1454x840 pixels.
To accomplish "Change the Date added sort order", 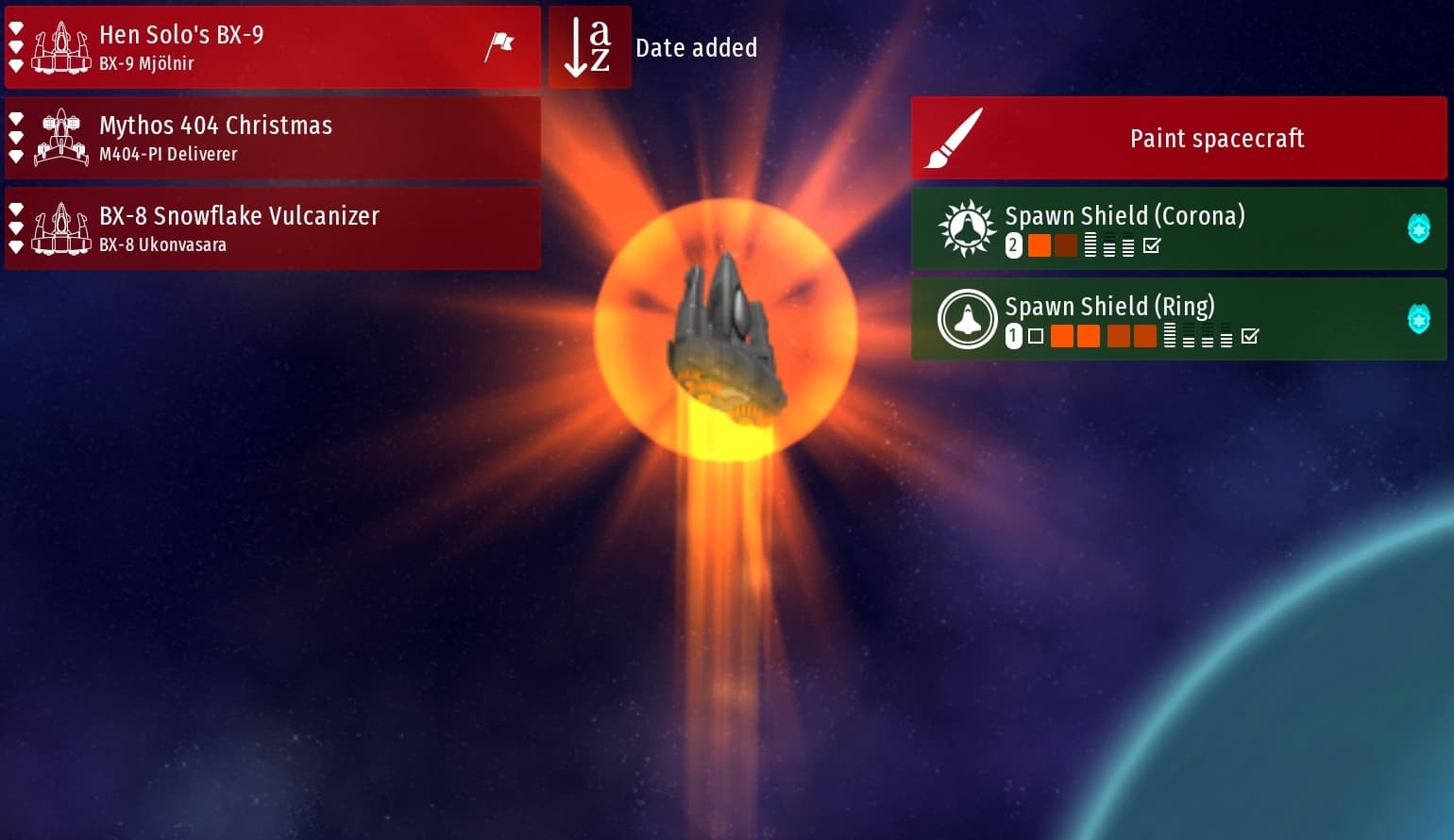I will pyautogui.click(x=590, y=47).
